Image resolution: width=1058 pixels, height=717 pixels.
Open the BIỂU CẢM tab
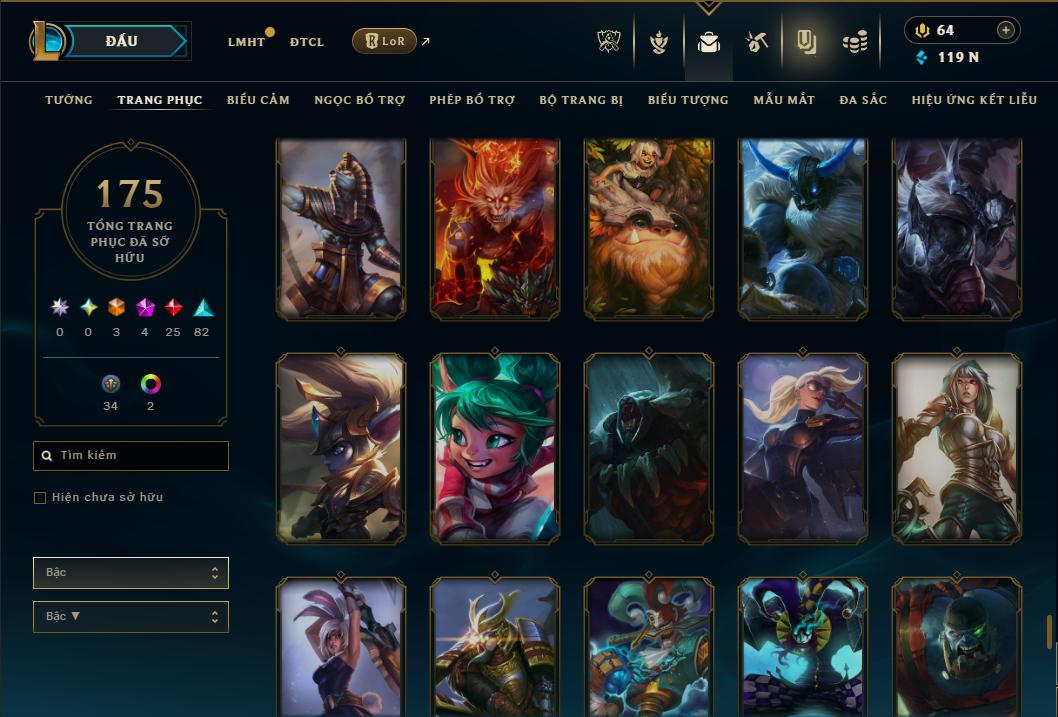click(x=258, y=100)
